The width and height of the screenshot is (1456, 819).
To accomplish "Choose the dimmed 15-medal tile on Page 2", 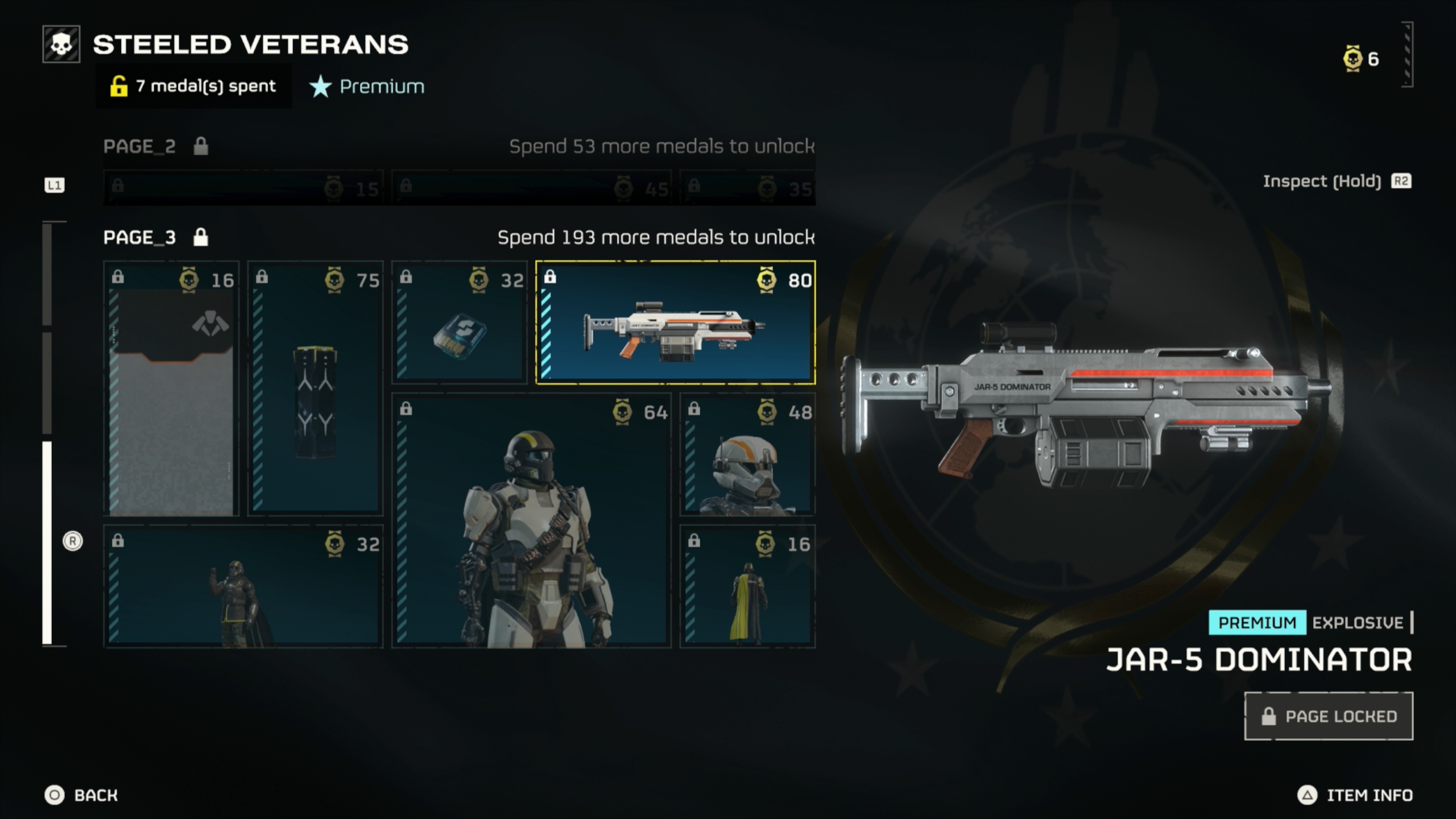I will pyautogui.click(x=243, y=187).
